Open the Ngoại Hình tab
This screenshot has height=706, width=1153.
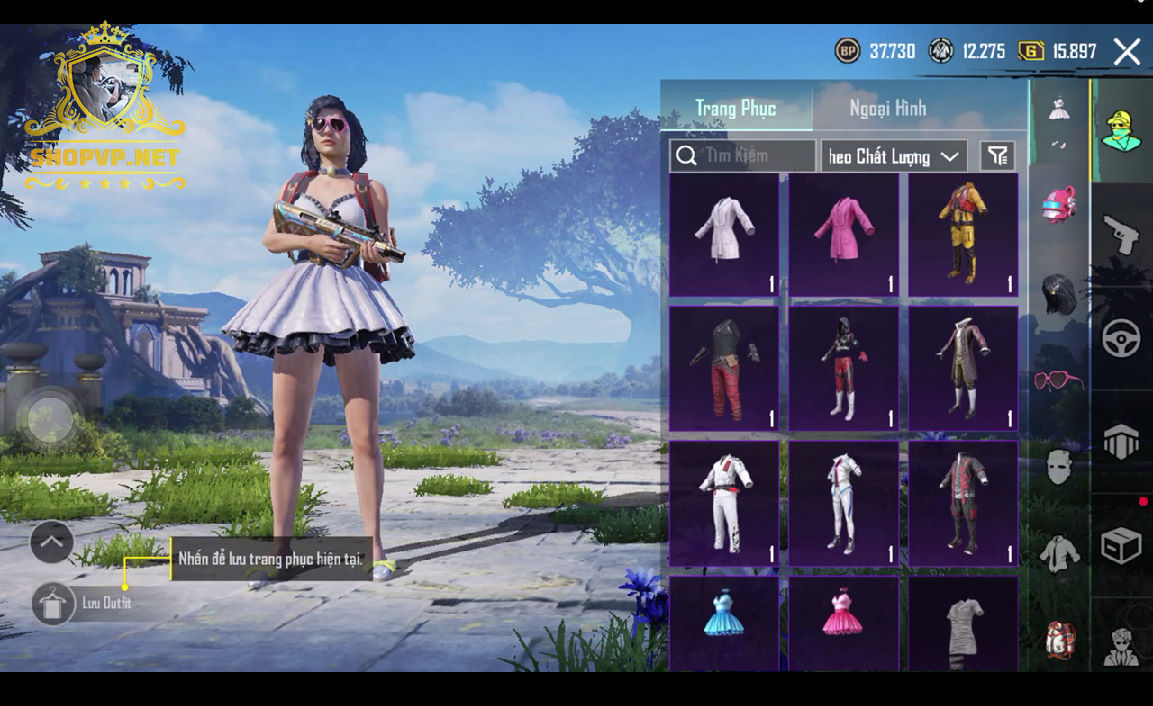[x=888, y=108]
